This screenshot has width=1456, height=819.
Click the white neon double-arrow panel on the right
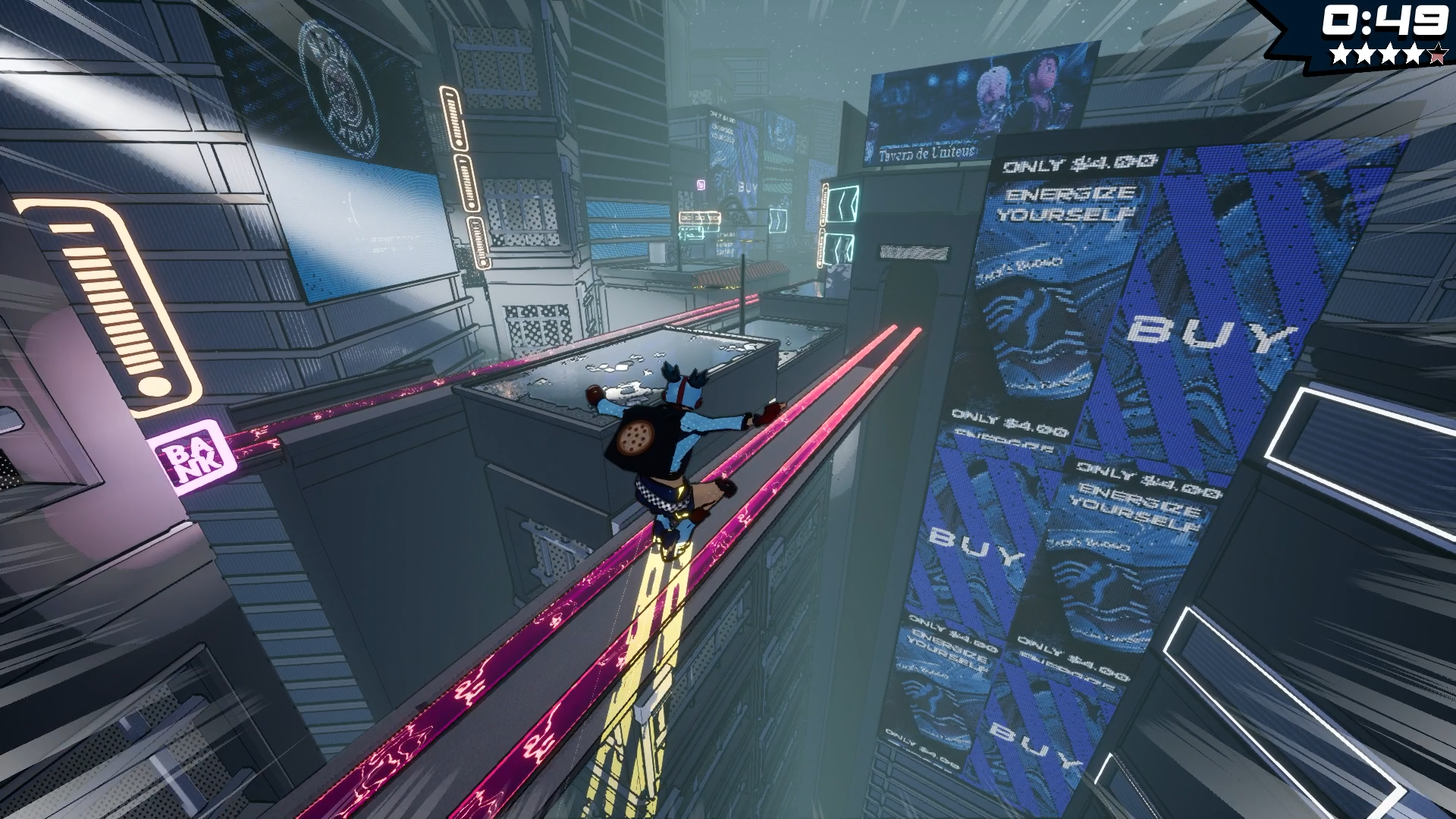[x=842, y=205]
